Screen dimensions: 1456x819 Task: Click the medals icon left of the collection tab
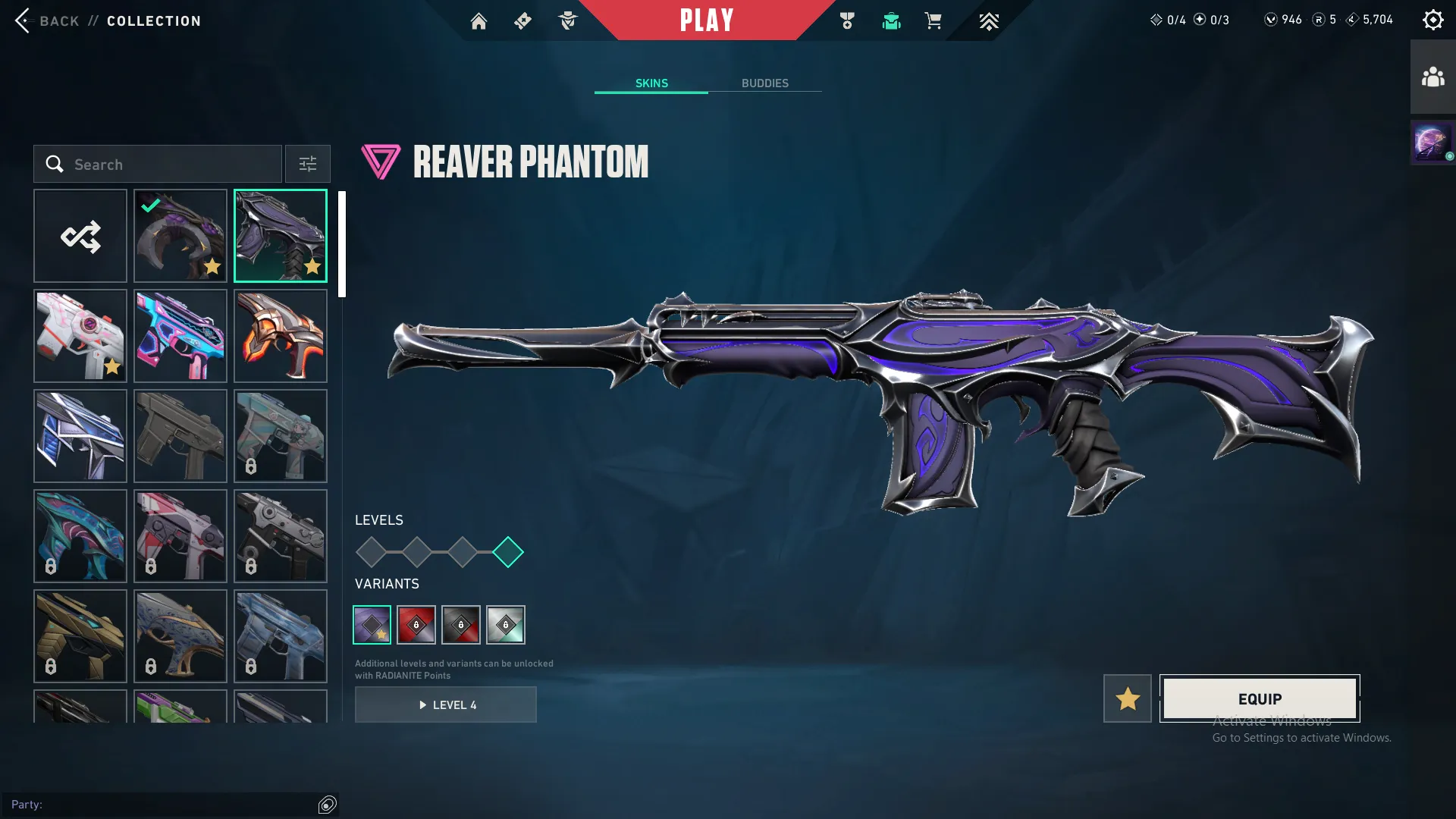848,20
